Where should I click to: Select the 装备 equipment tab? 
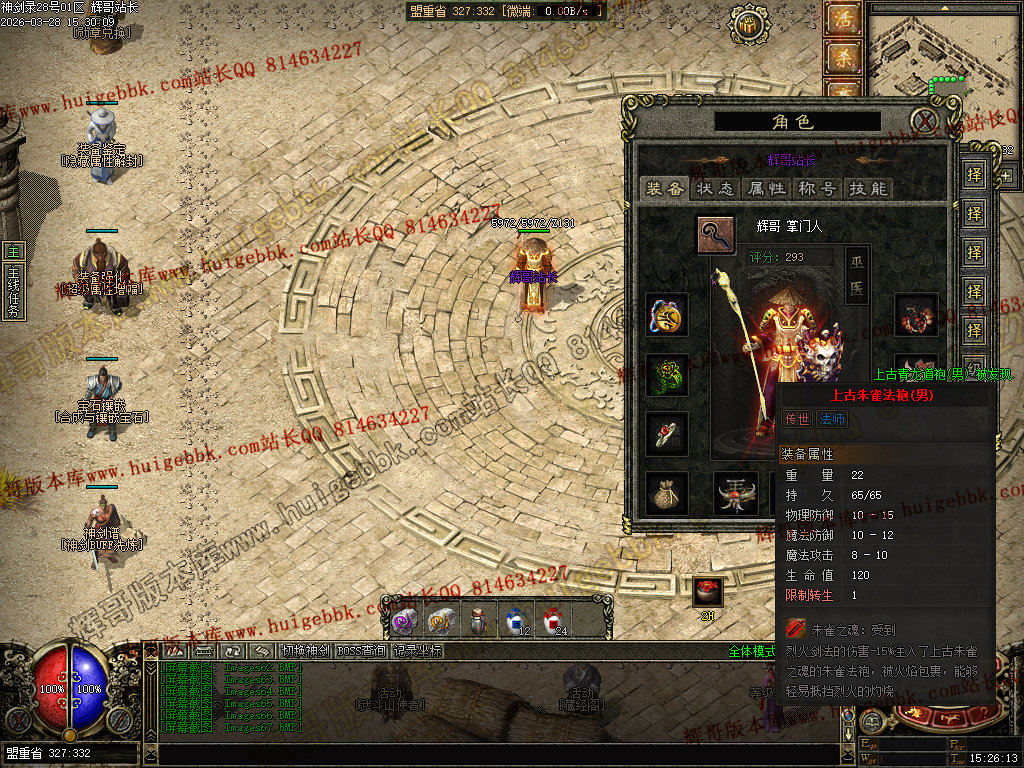pyautogui.click(x=666, y=188)
